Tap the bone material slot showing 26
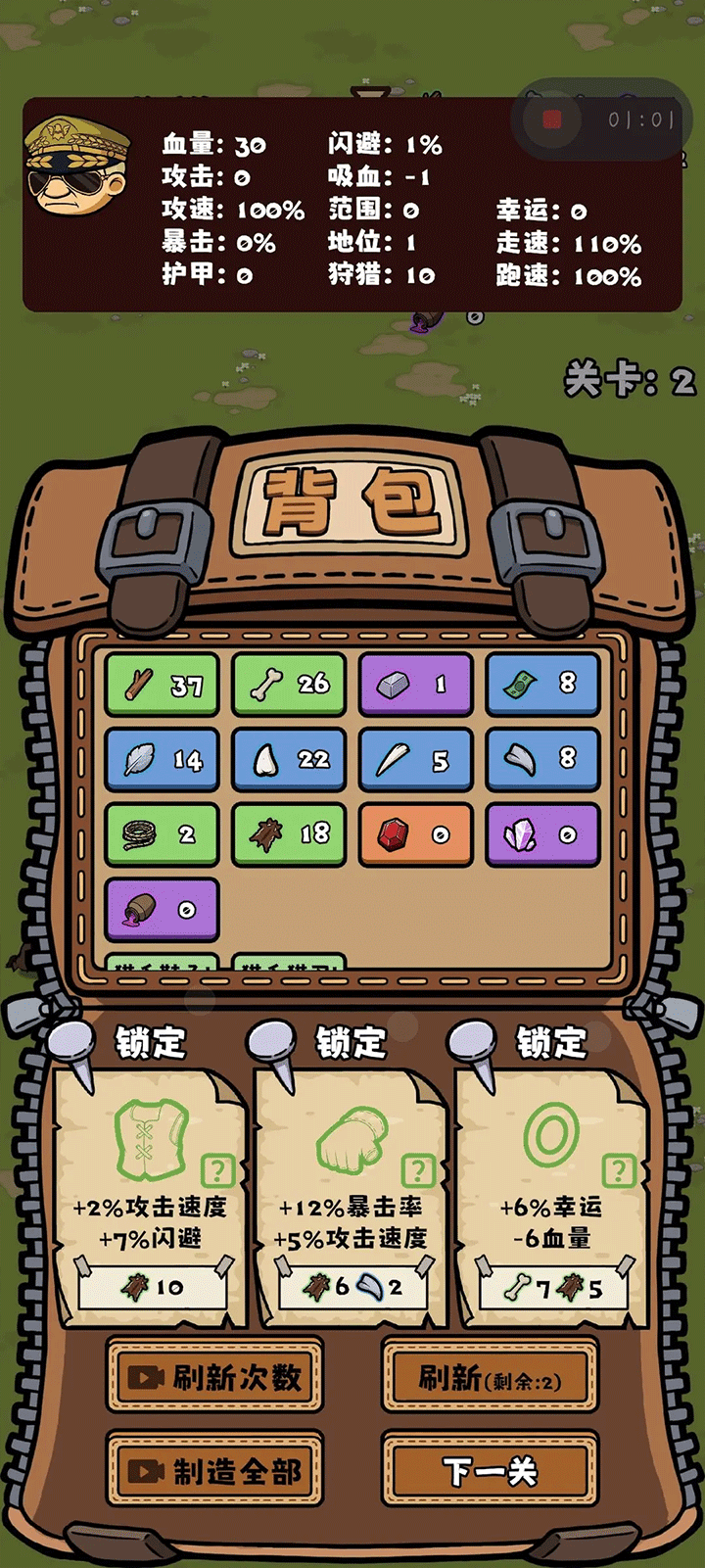 point(289,685)
